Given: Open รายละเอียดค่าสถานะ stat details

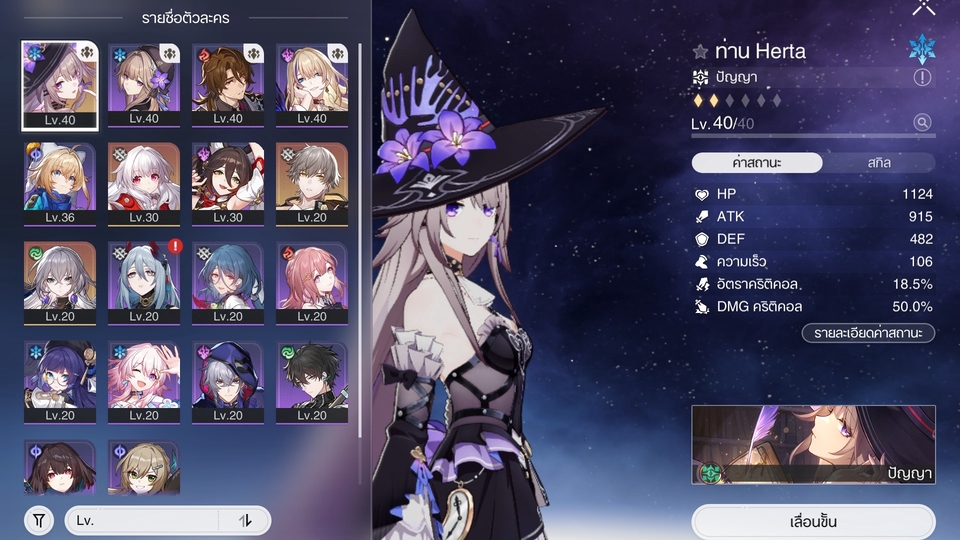Looking at the screenshot, I should tap(867, 333).
